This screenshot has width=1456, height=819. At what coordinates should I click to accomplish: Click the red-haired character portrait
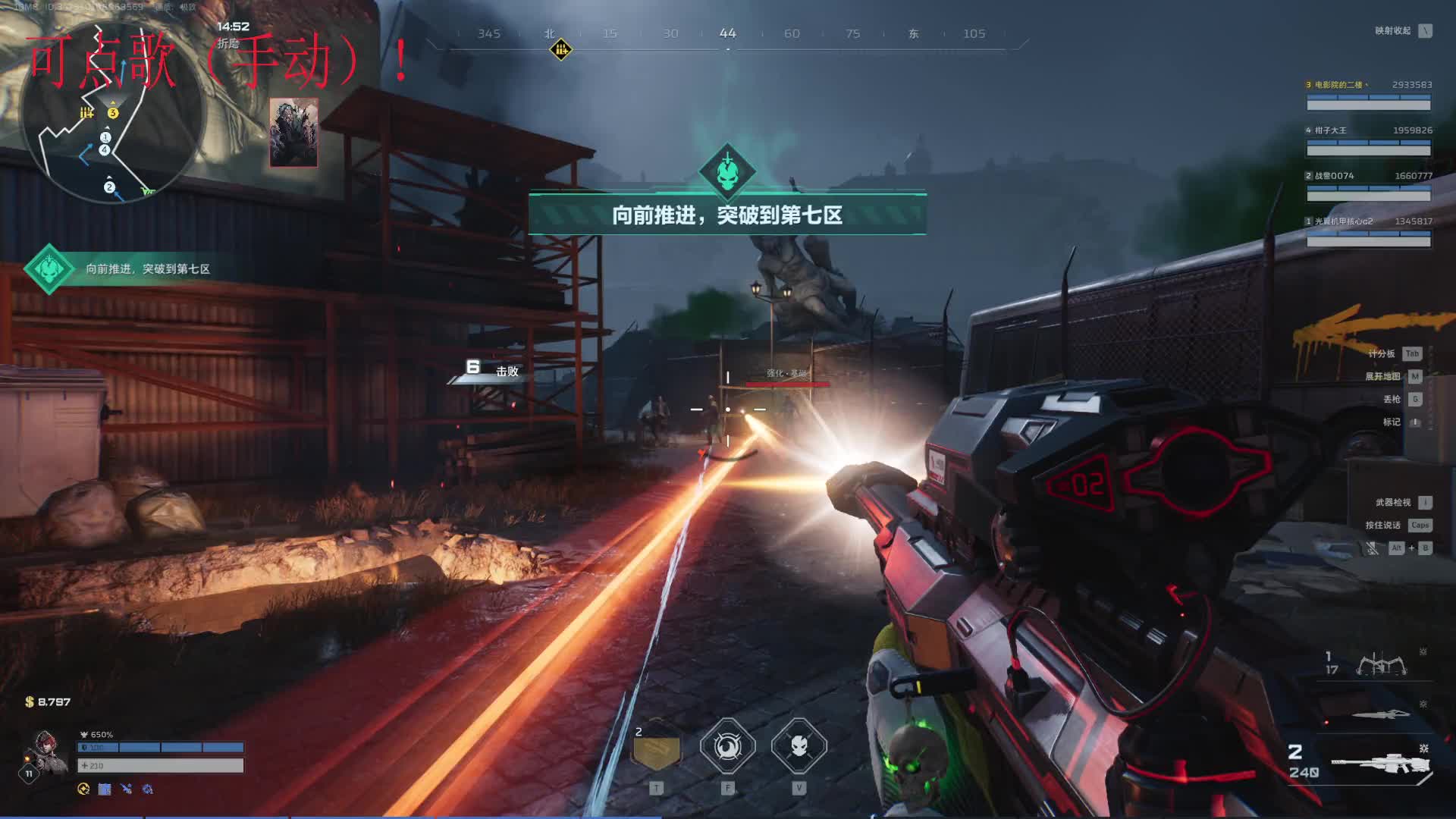[x=45, y=752]
